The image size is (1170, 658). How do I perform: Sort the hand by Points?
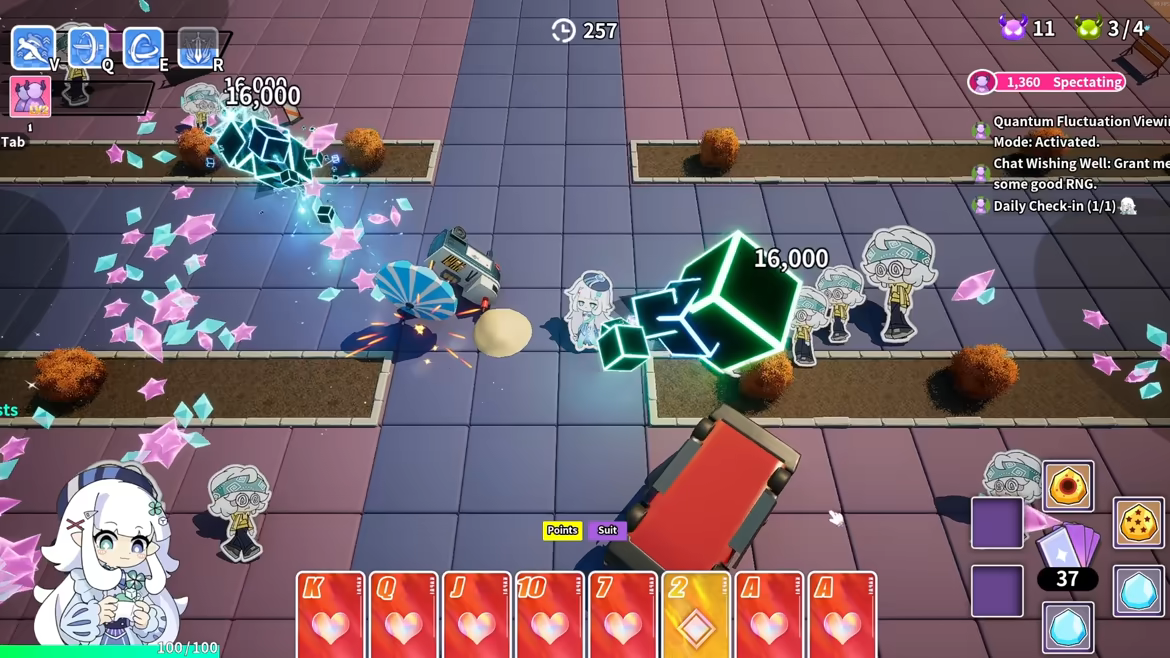click(562, 530)
